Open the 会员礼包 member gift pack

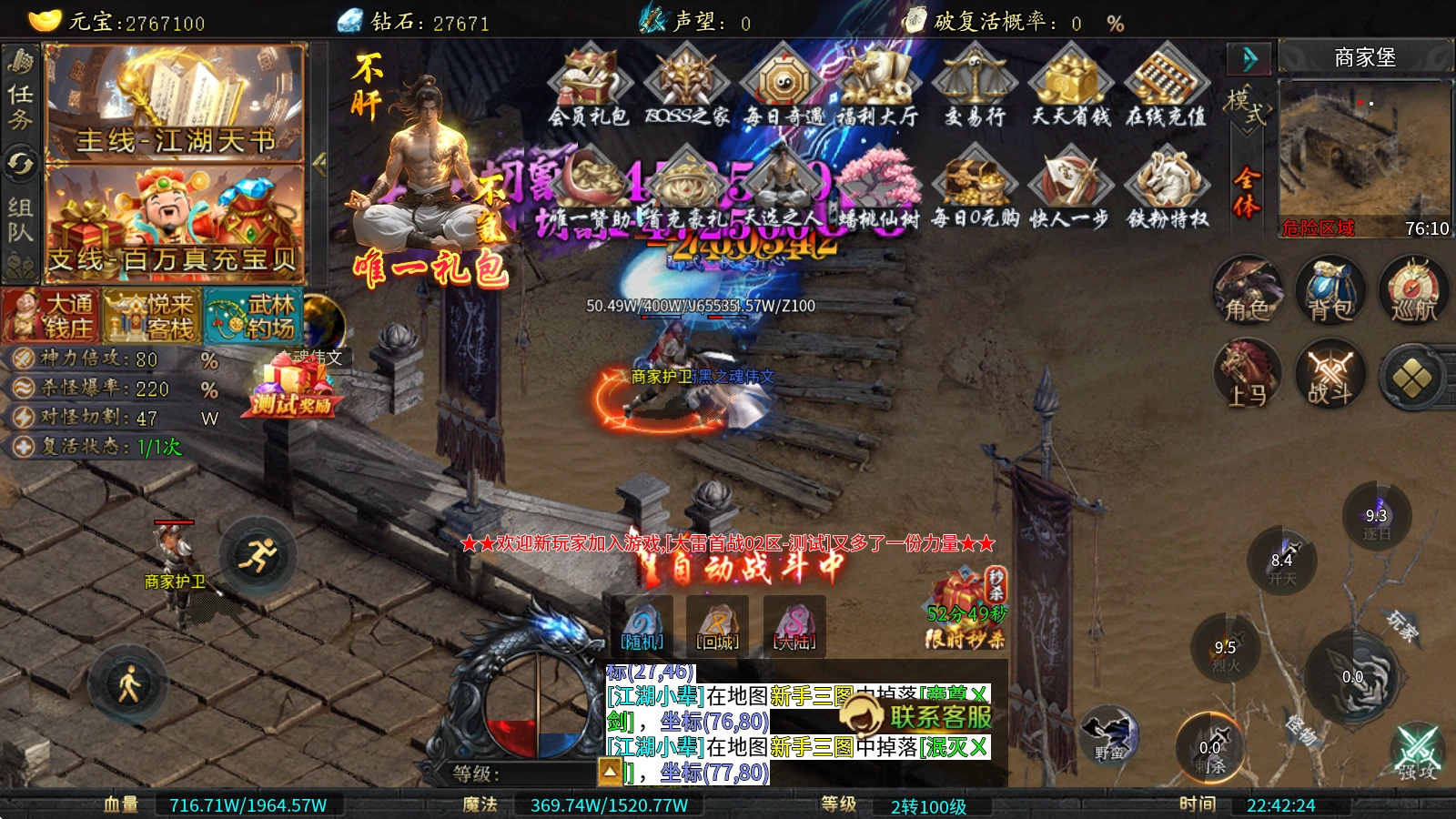tap(588, 87)
